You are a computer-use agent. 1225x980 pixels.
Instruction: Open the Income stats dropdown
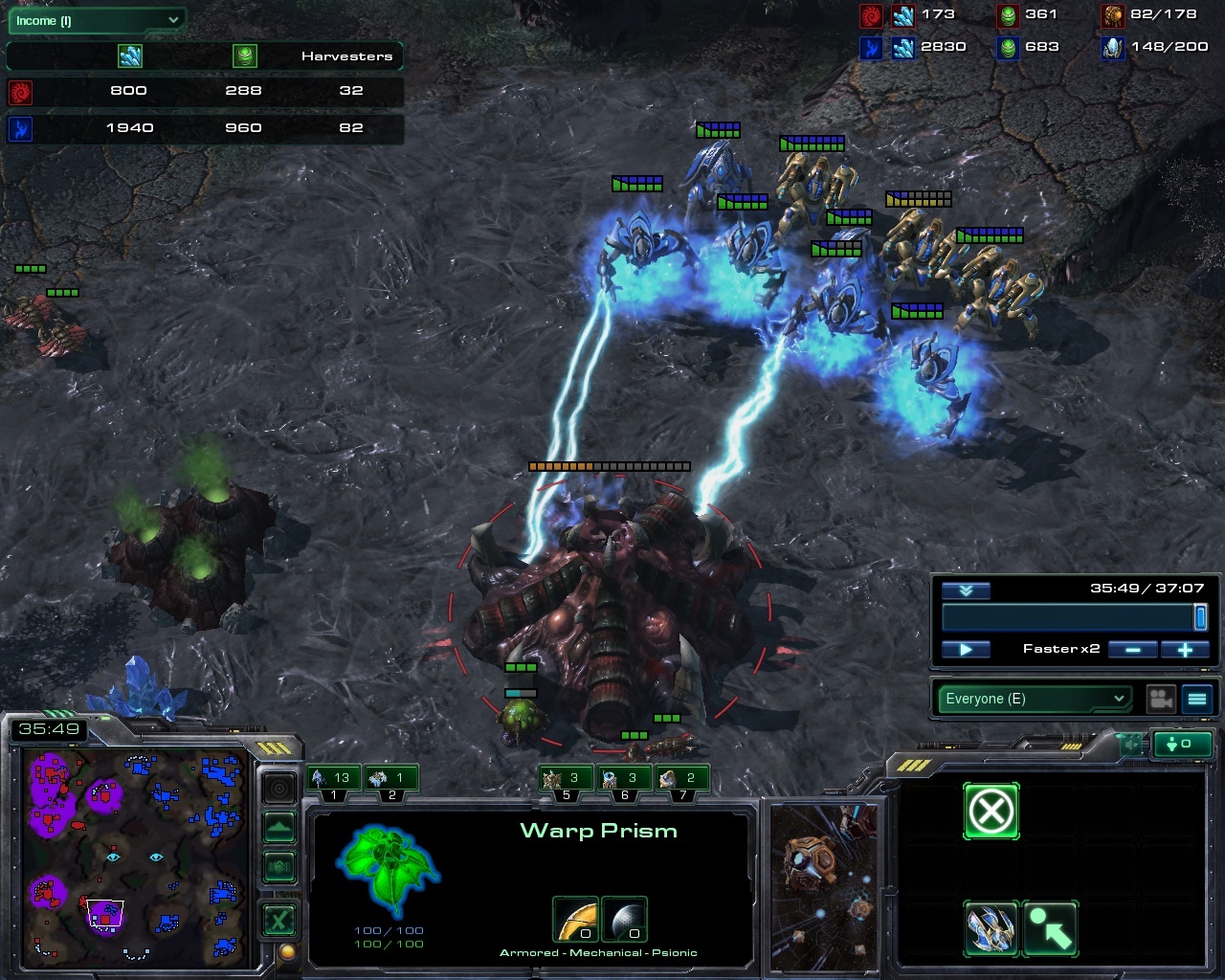coord(97,20)
